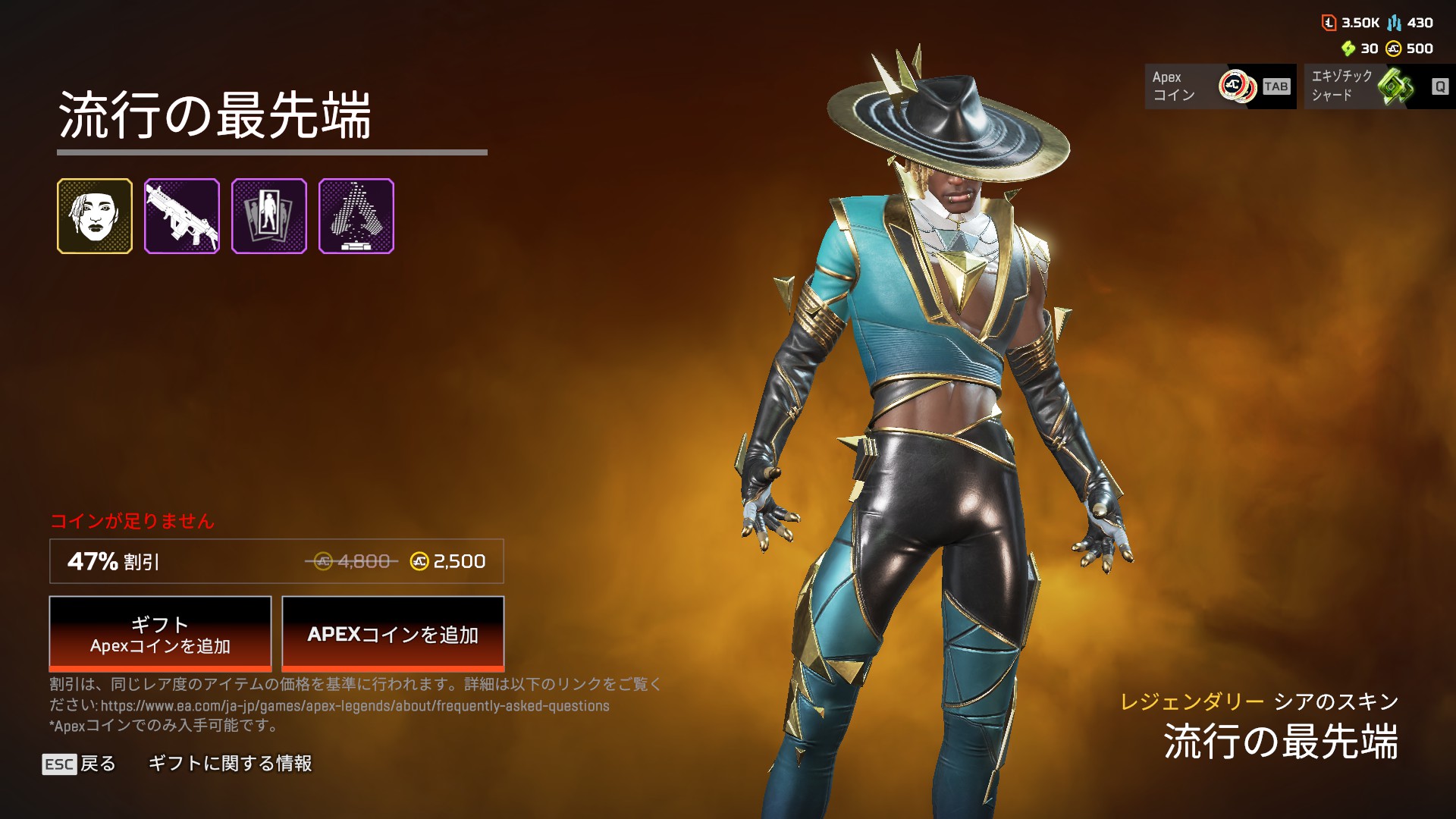This screenshot has height=819, width=1456.
Task: Go back with the 戻る button
Action: 80,764
